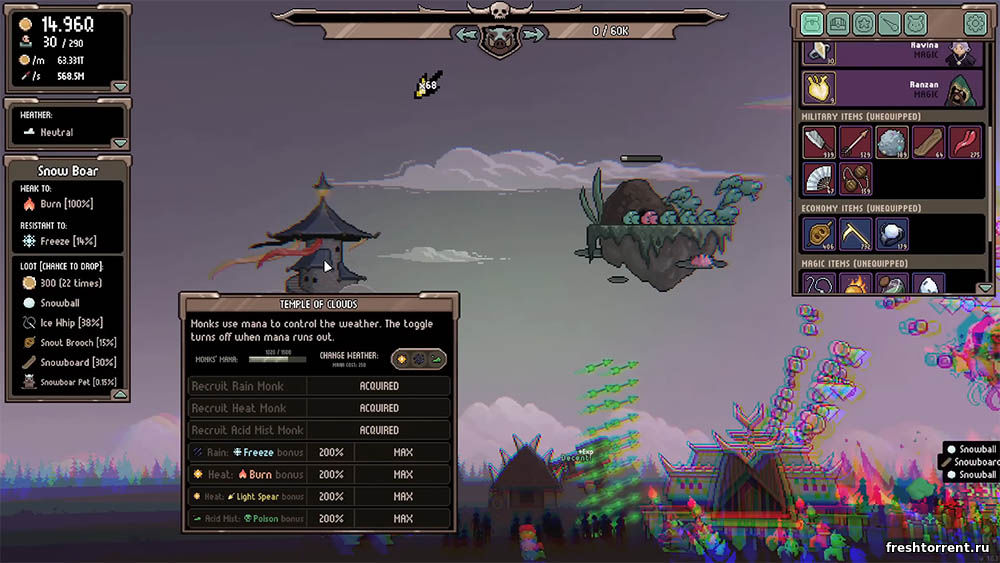Toggle acid mist weather in Temple

436,358
